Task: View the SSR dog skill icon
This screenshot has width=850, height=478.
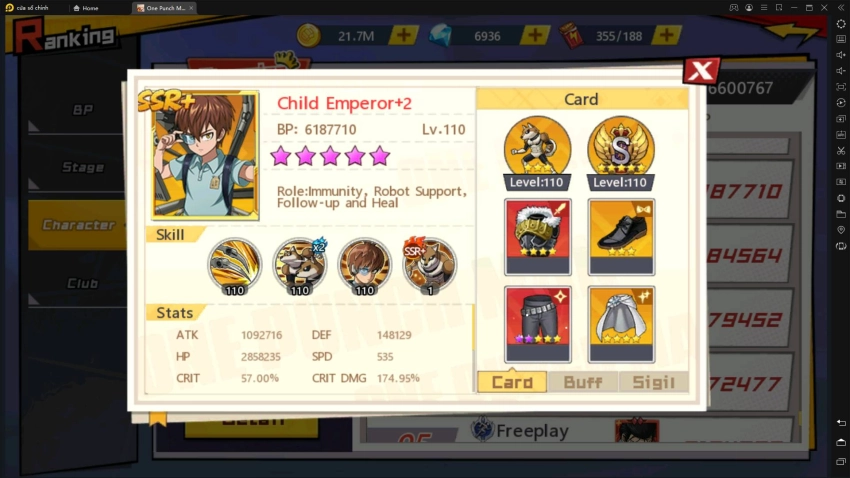Action: 429,266
